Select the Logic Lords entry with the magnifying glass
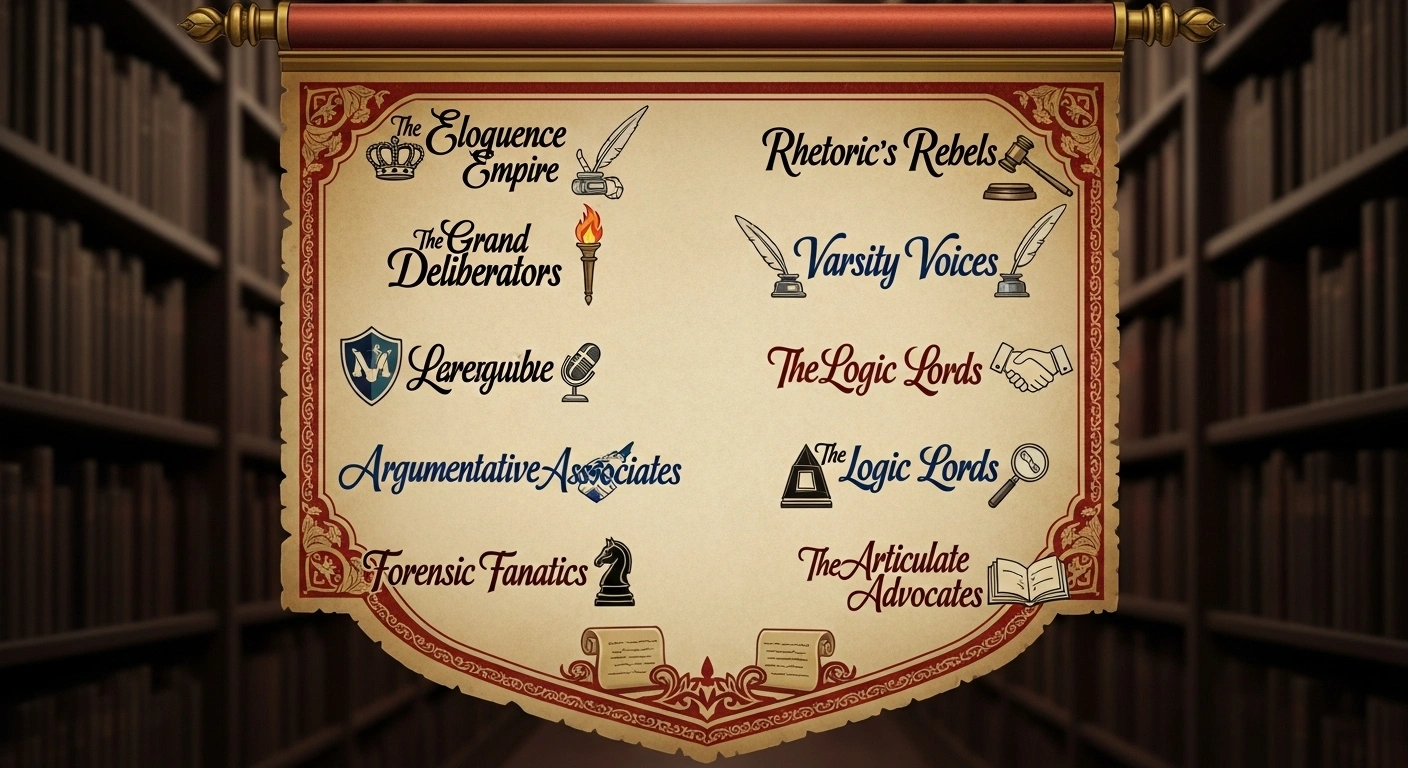Screen dimensions: 1408x768 [907, 468]
